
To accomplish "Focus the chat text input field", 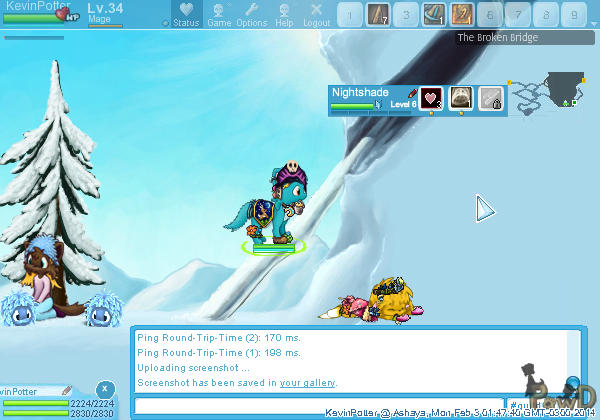I will 318,405.
